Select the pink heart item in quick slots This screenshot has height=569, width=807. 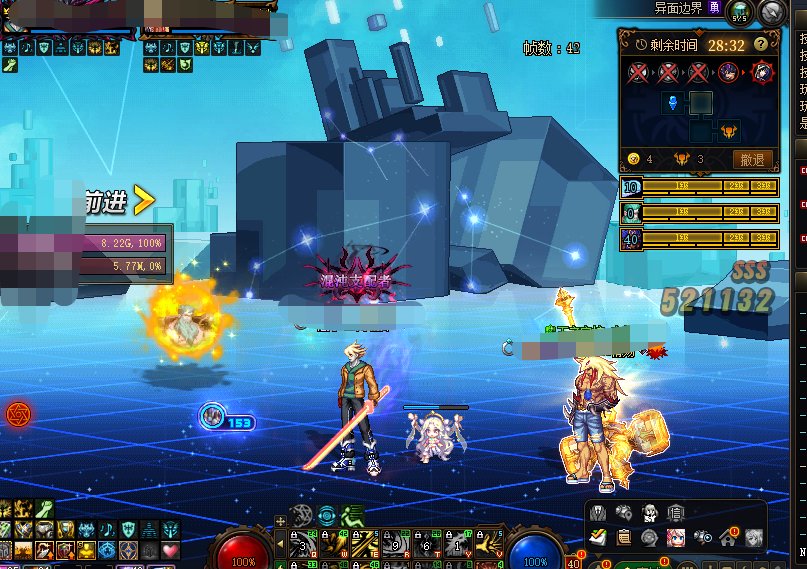pyautogui.click(x=169, y=551)
